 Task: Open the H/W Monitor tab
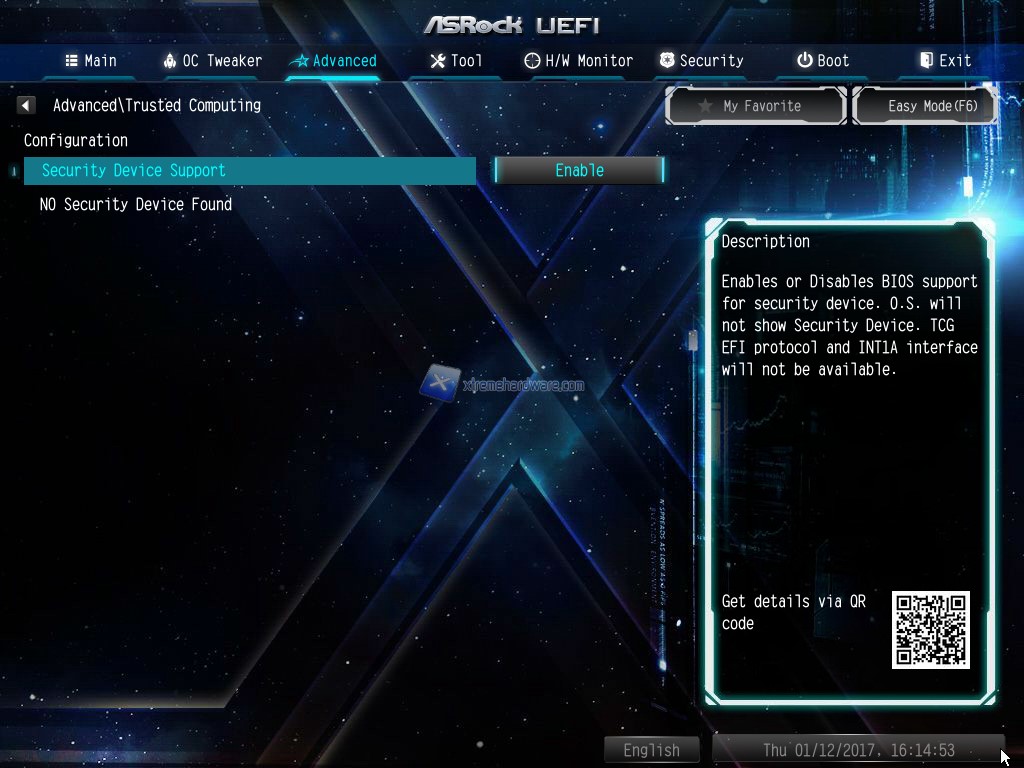579,61
